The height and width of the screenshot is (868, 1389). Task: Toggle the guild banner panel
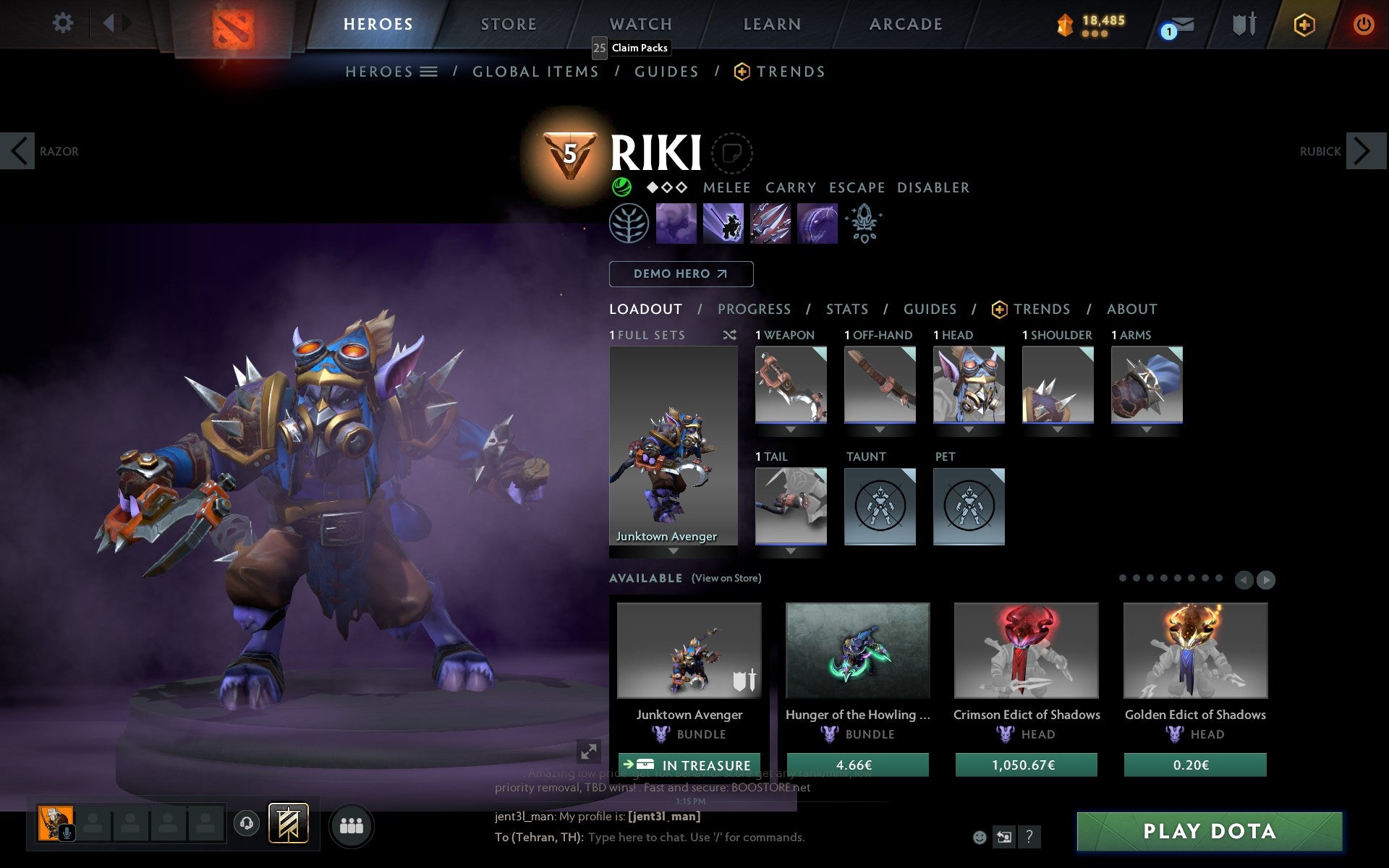287,822
